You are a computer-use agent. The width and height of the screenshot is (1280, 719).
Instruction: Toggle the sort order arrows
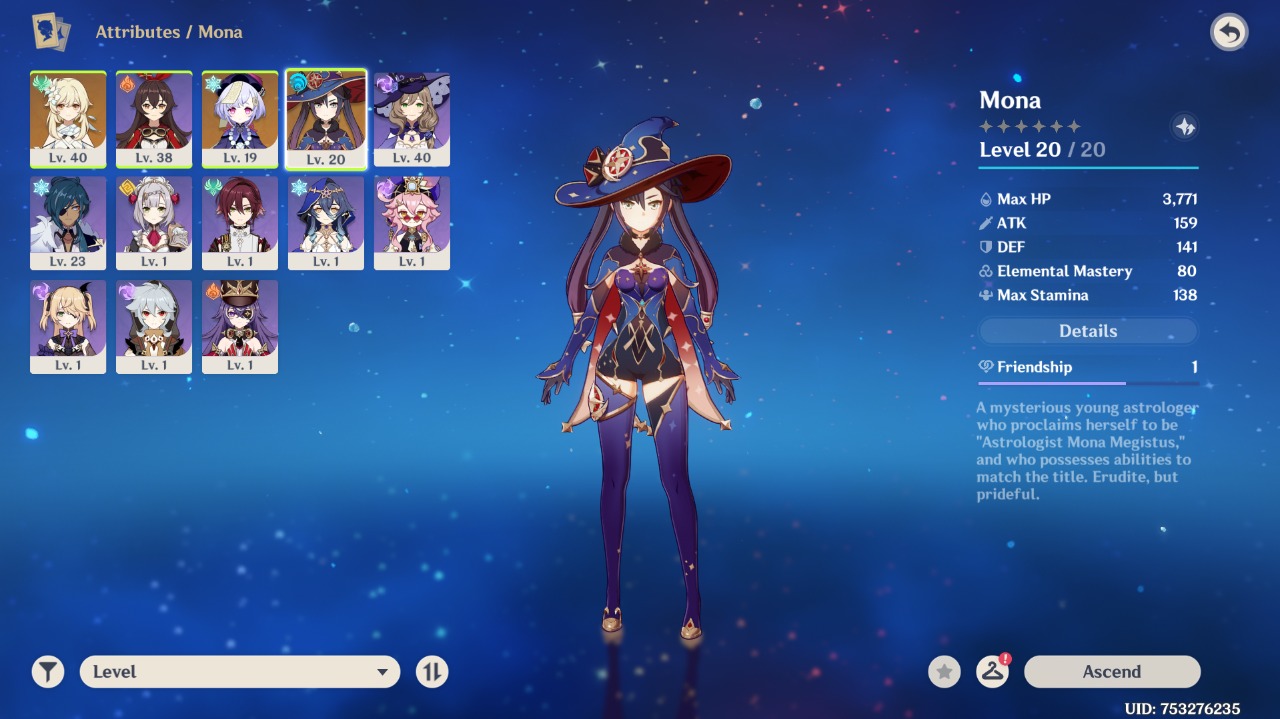[432, 672]
